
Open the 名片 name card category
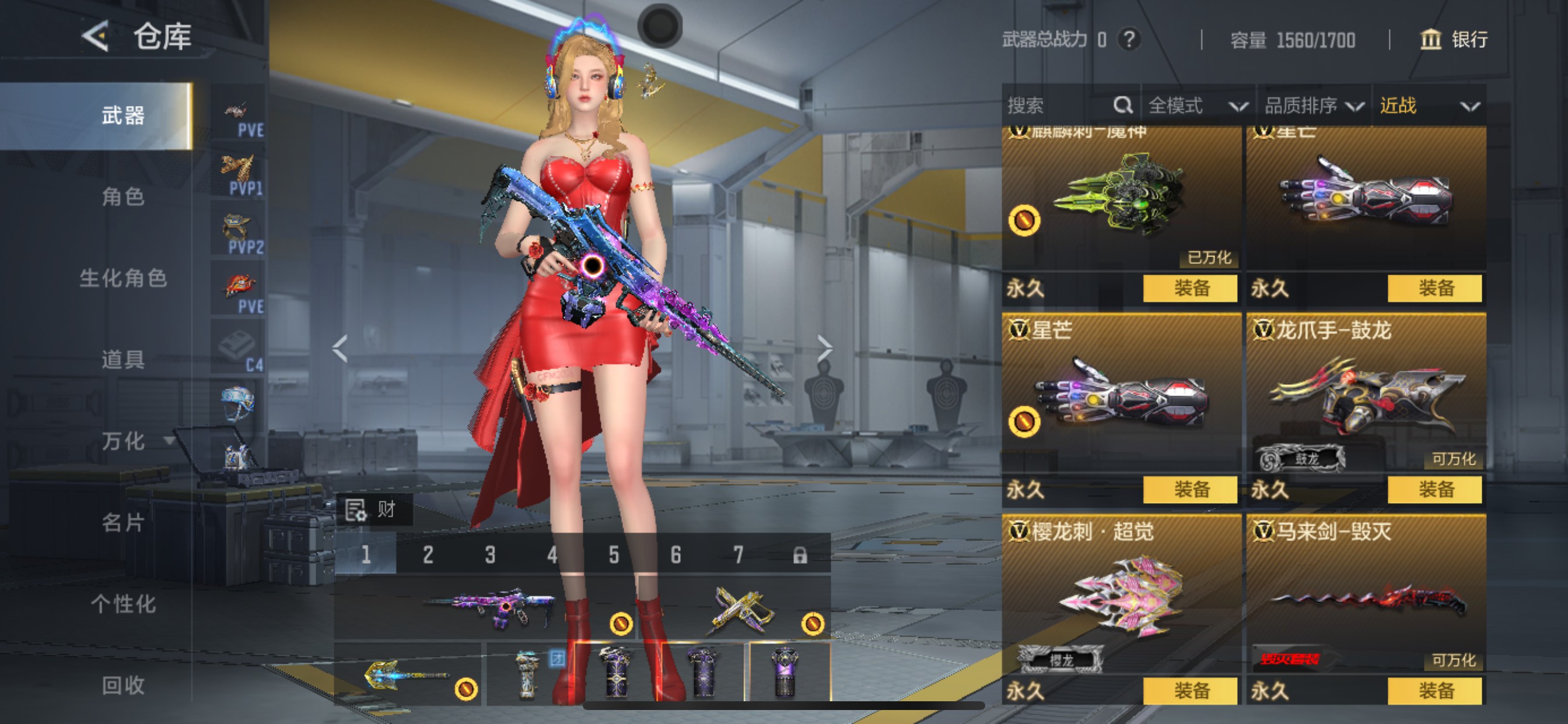pyautogui.click(x=123, y=522)
